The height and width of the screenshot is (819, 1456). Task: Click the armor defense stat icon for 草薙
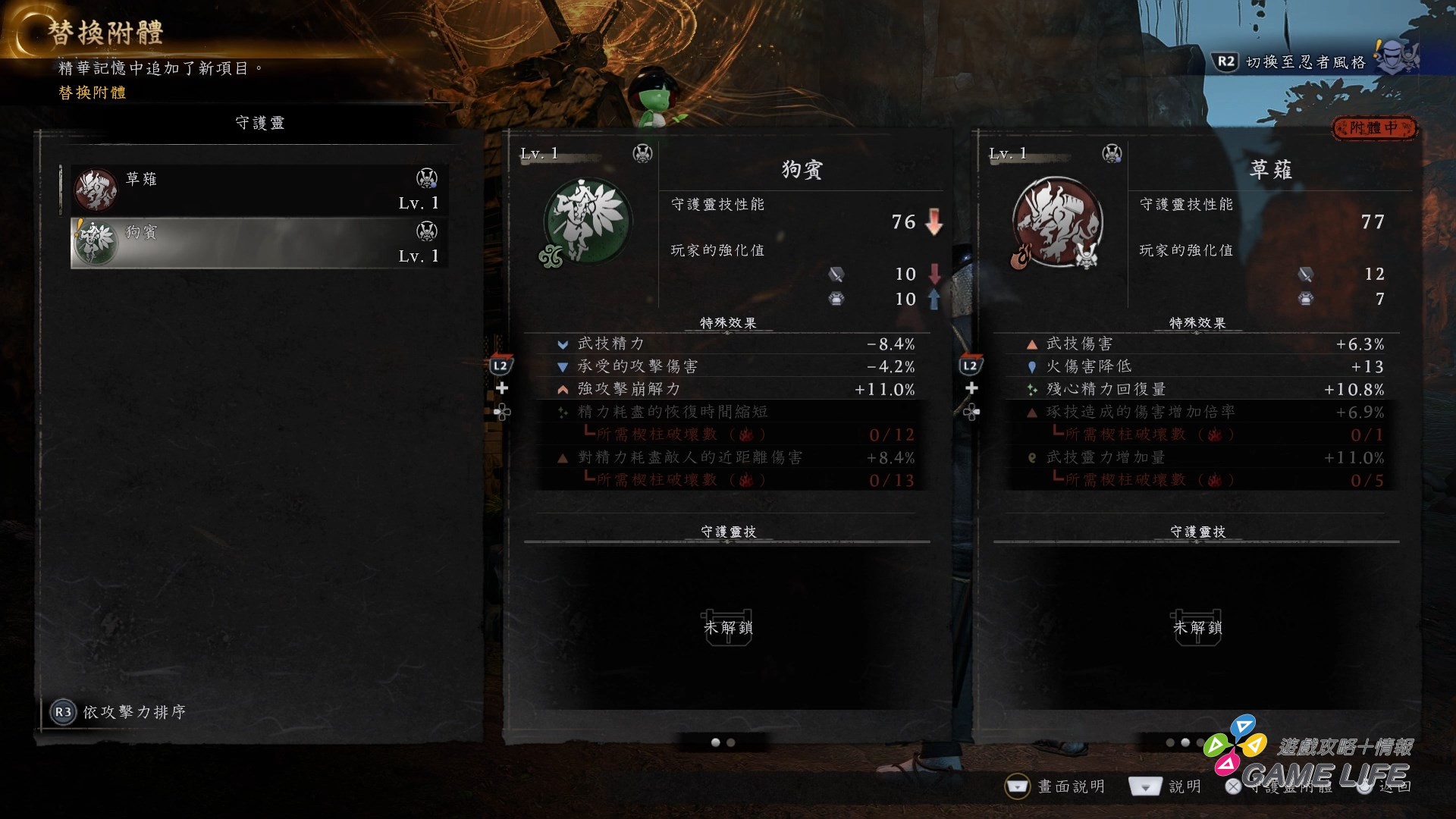tap(1306, 299)
